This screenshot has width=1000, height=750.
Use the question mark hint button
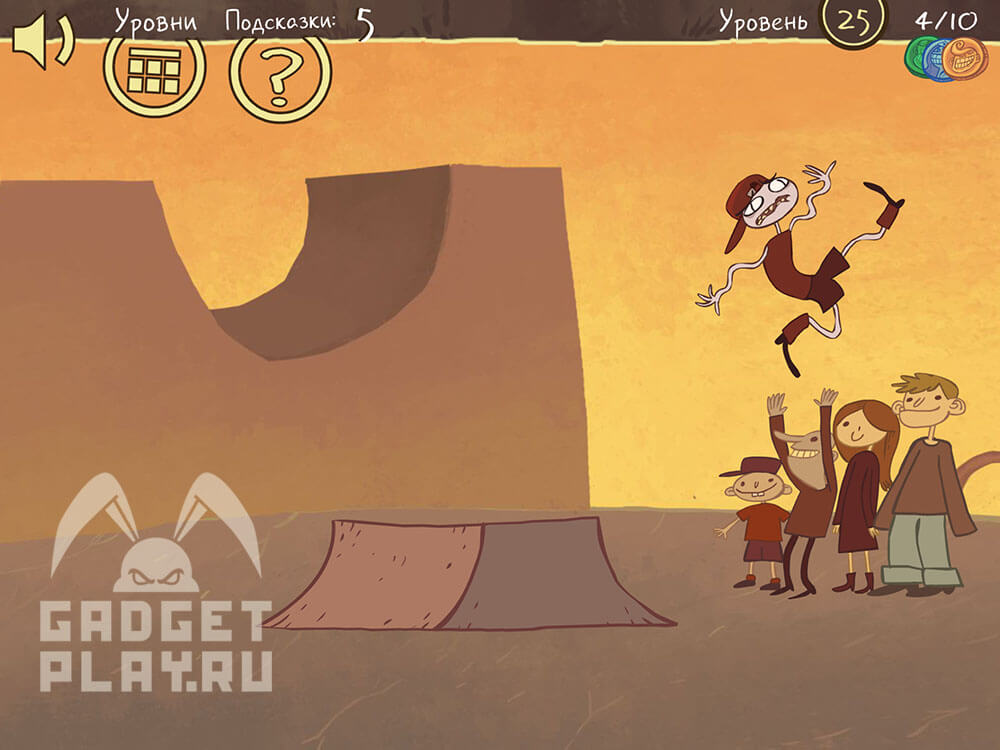pyautogui.click(x=281, y=72)
